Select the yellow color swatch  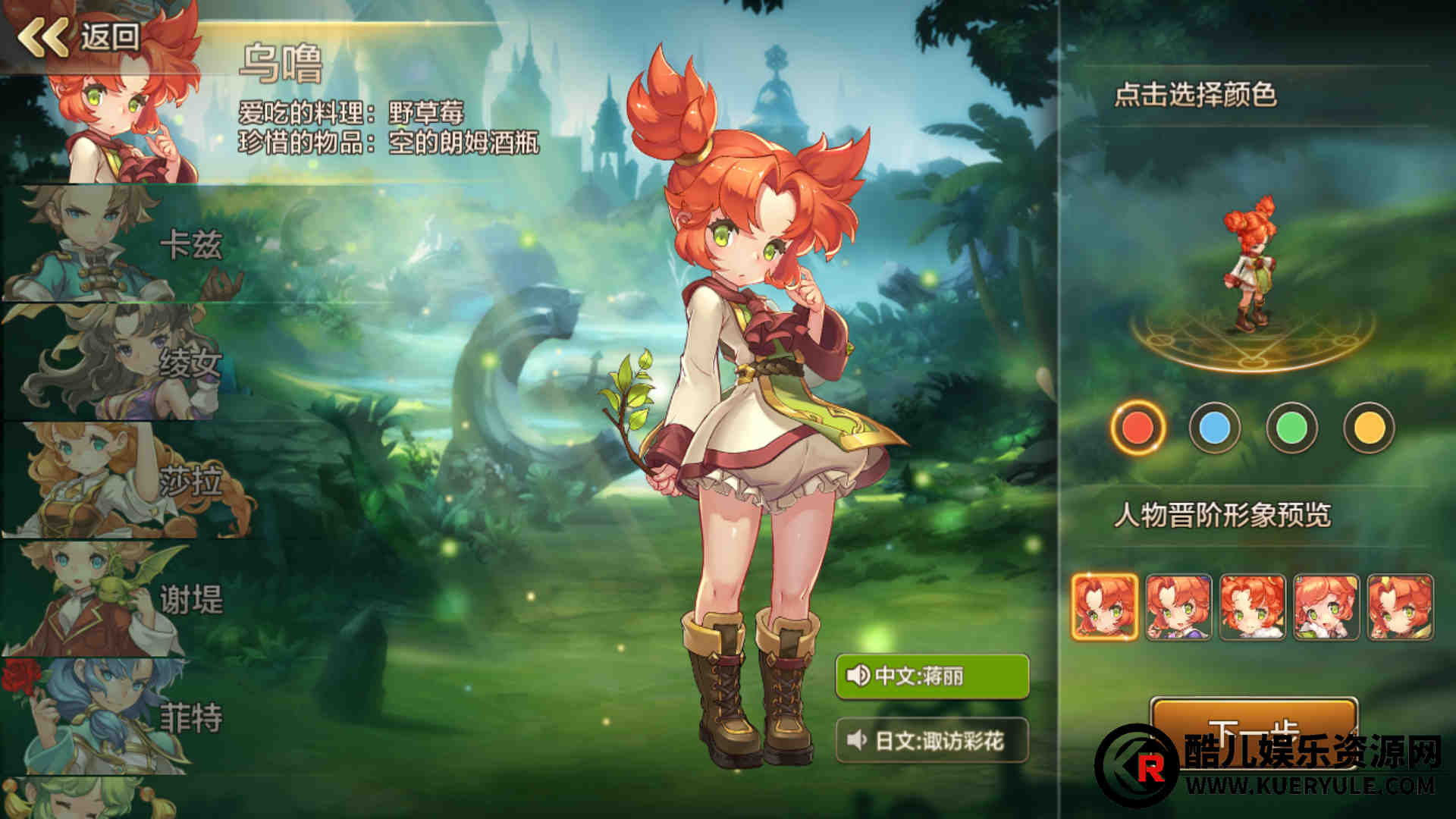pos(1369,428)
